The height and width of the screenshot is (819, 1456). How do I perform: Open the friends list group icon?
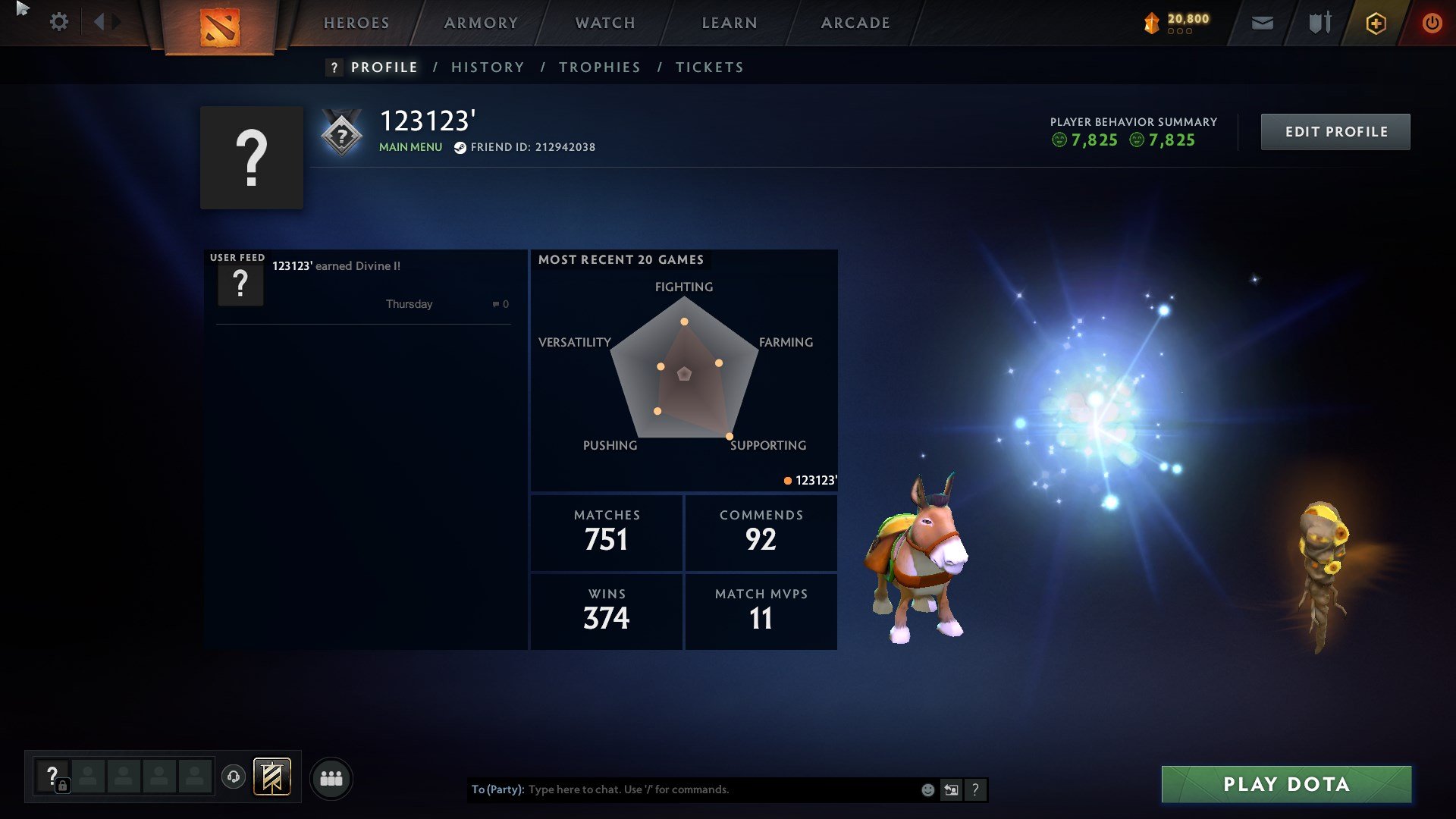(331, 779)
